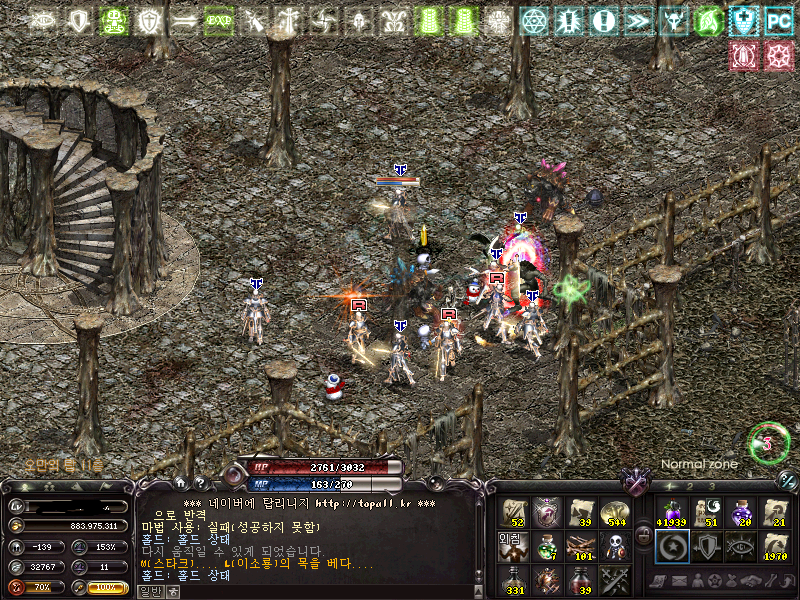Activate the shield with arrow skill
This screenshot has height=600, width=800.
[705, 546]
